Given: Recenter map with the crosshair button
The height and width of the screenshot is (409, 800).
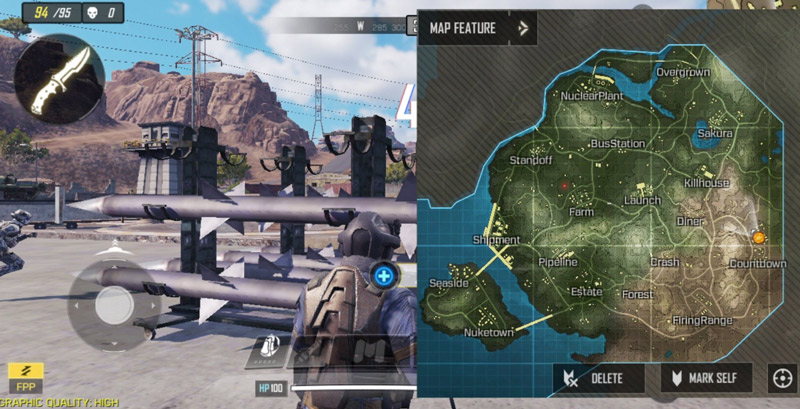Looking at the screenshot, I should 781,378.
